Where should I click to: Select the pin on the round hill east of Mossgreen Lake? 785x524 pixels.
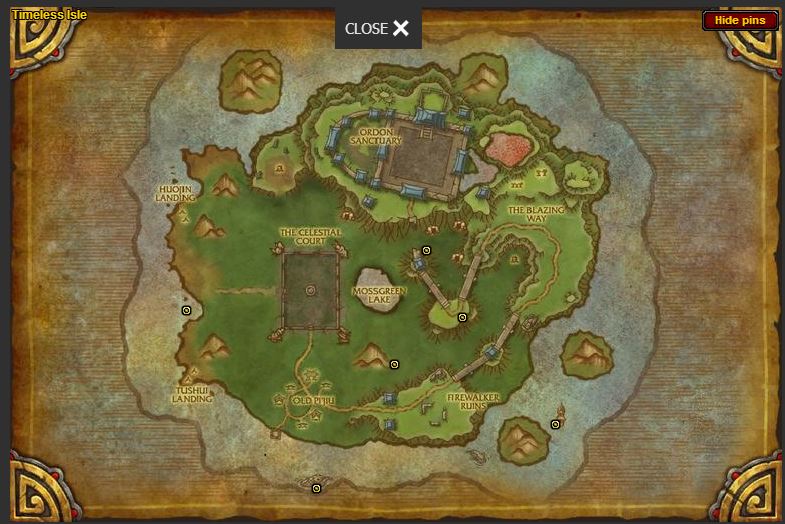point(462,317)
